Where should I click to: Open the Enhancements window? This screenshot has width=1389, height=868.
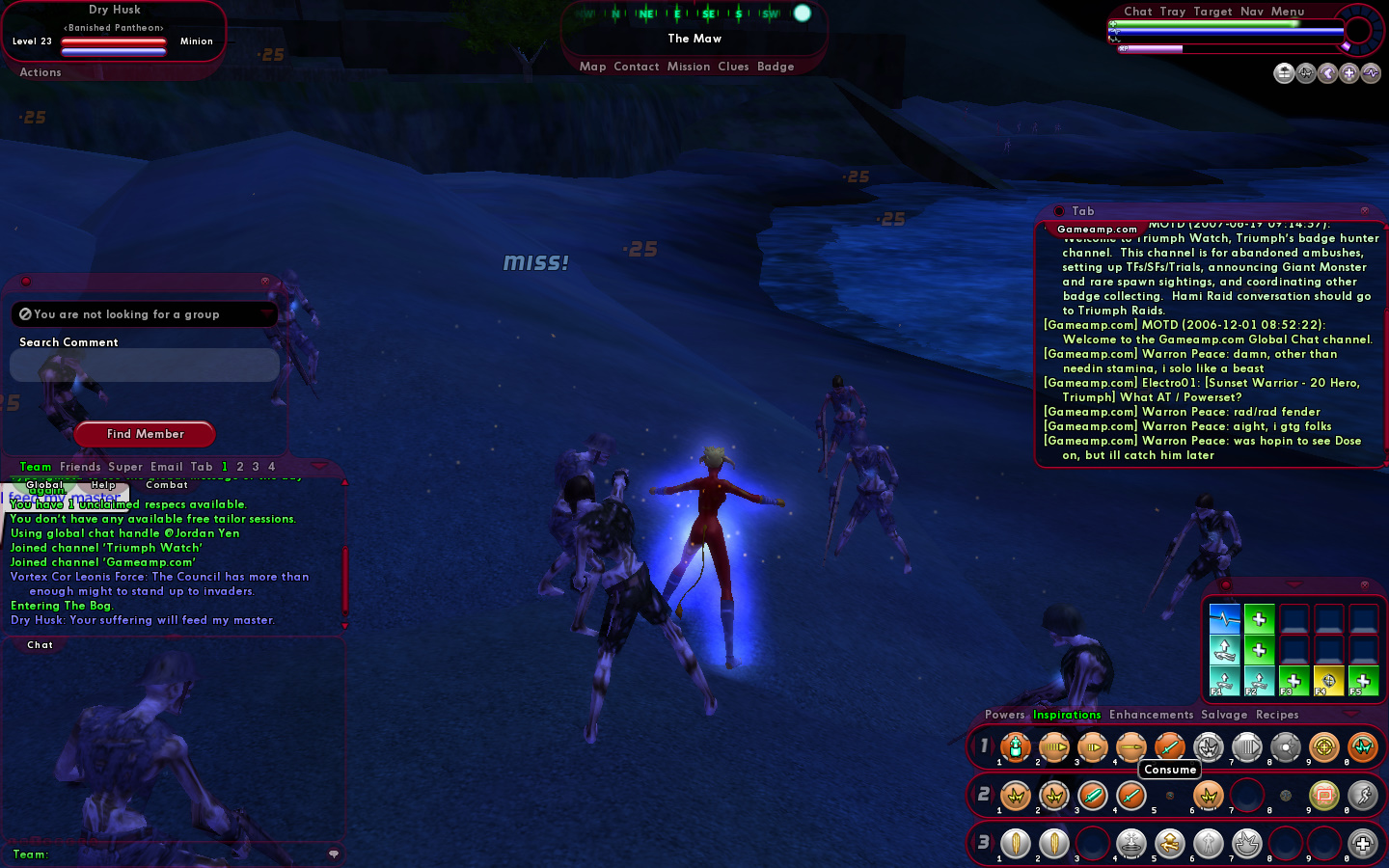click(x=1151, y=715)
